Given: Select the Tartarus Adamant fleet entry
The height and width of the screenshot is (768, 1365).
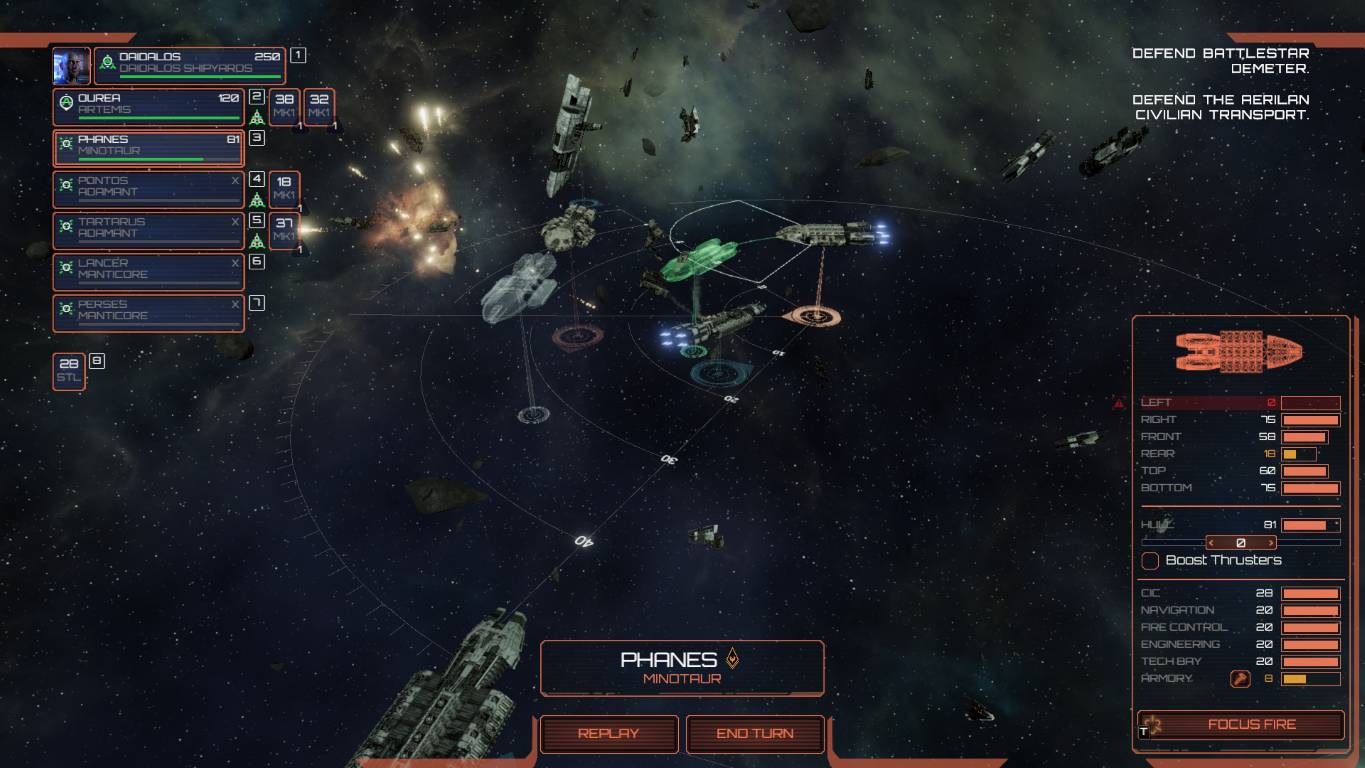Looking at the screenshot, I should click(148, 230).
